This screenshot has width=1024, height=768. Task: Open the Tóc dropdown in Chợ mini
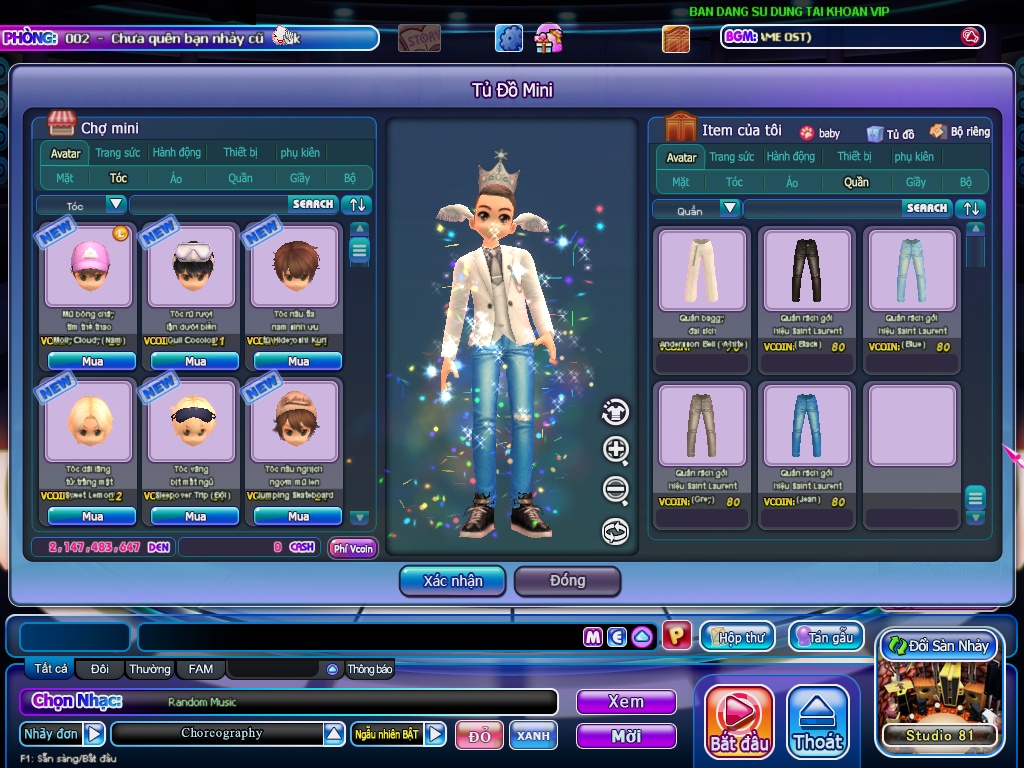click(x=116, y=204)
